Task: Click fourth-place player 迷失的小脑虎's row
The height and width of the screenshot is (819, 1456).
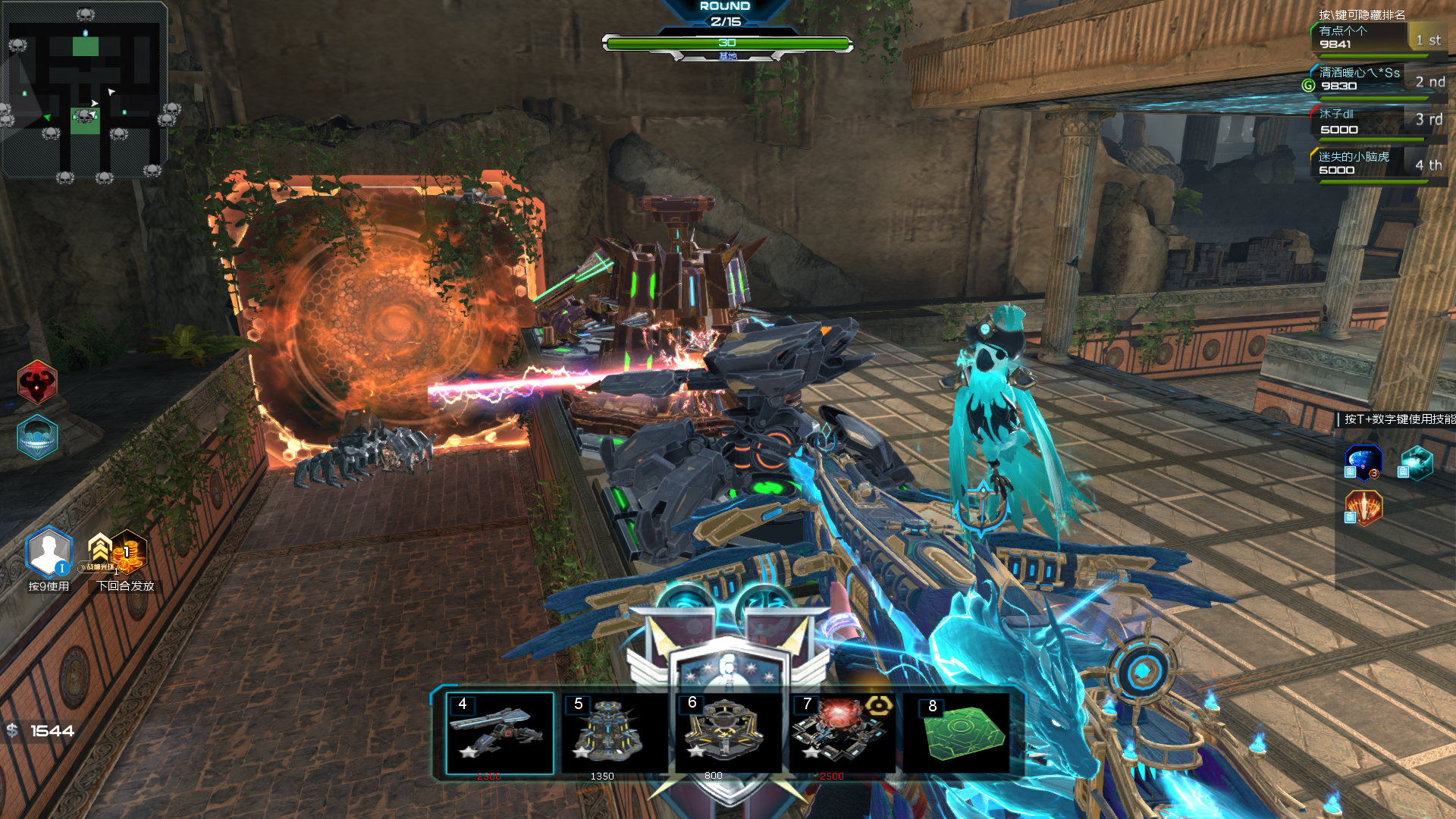Action: [1376, 163]
